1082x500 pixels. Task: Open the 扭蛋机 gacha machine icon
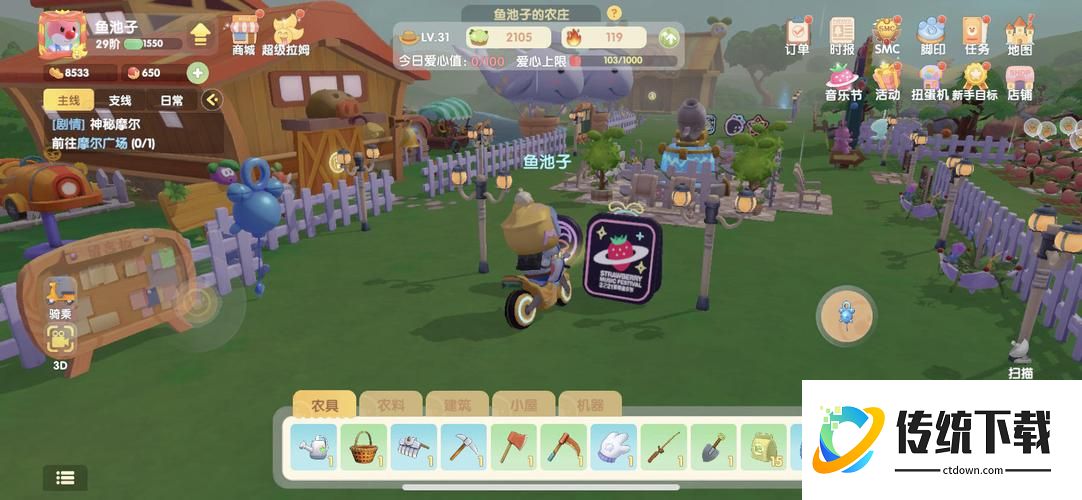(x=931, y=80)
